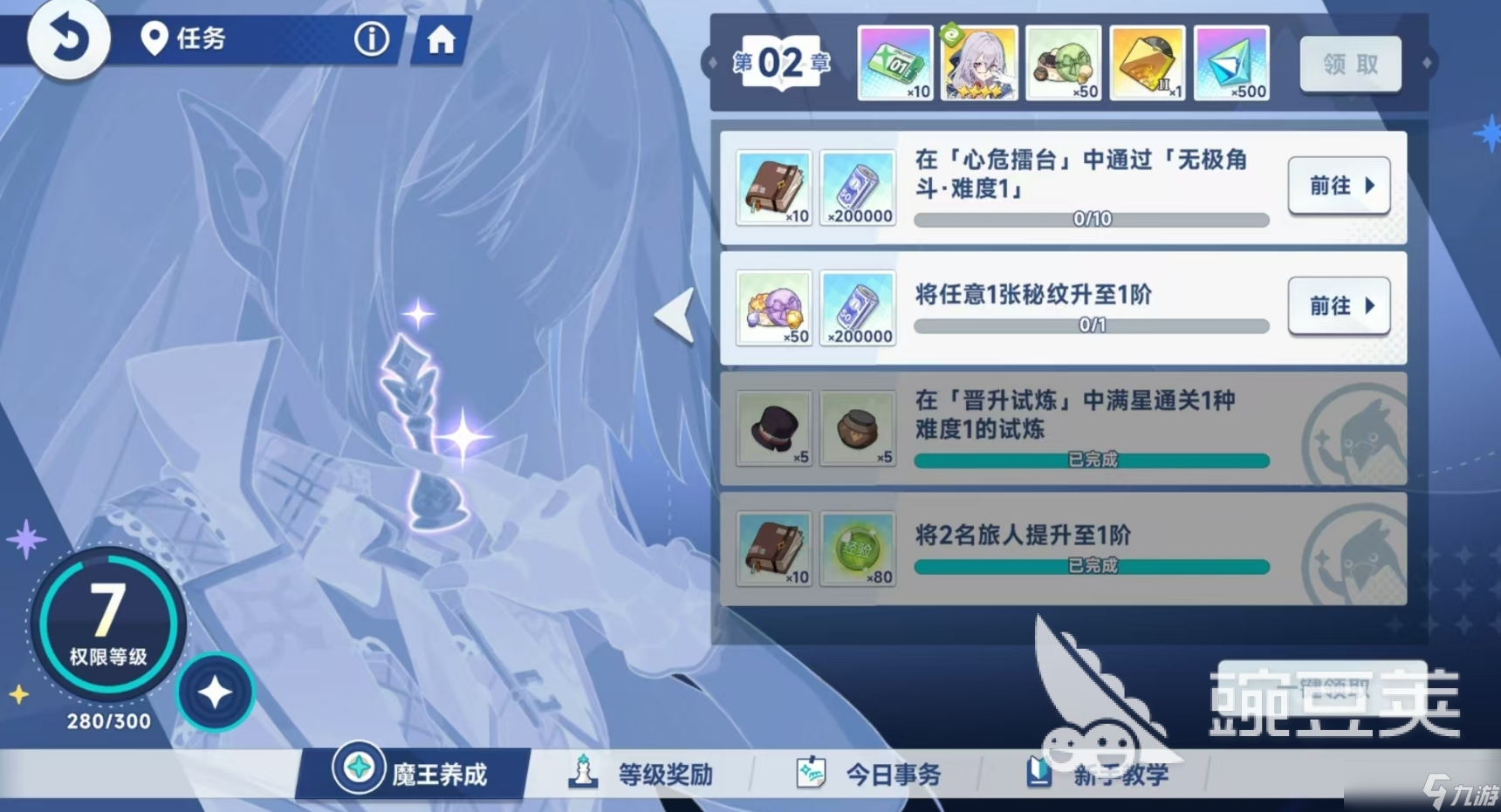Click the right diamond arrow beside 领取
This screenshot has height=812, width=1501.
tap(1428, 62)
